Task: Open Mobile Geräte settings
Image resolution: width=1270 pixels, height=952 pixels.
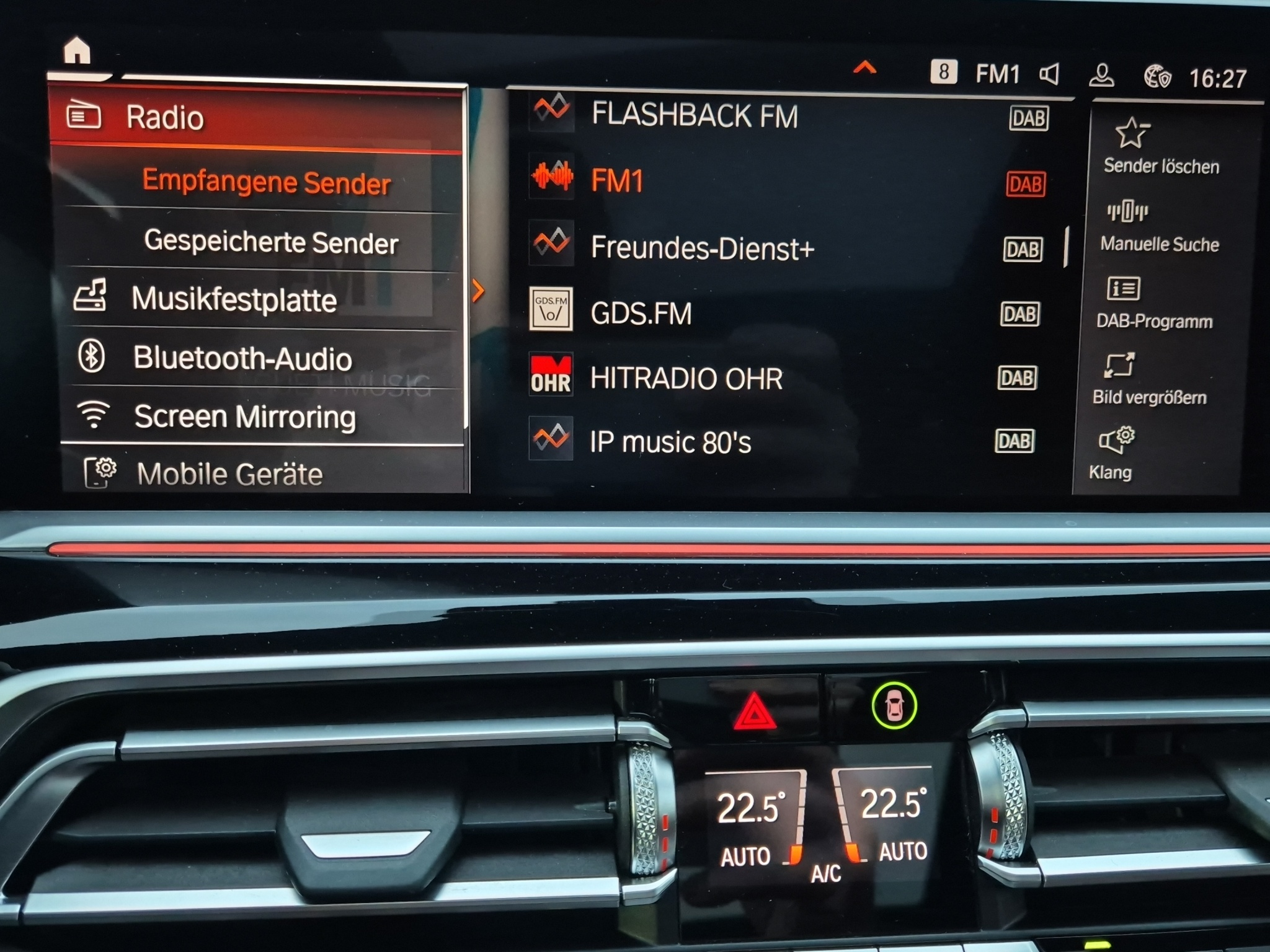Action: (x=229, y=474)
